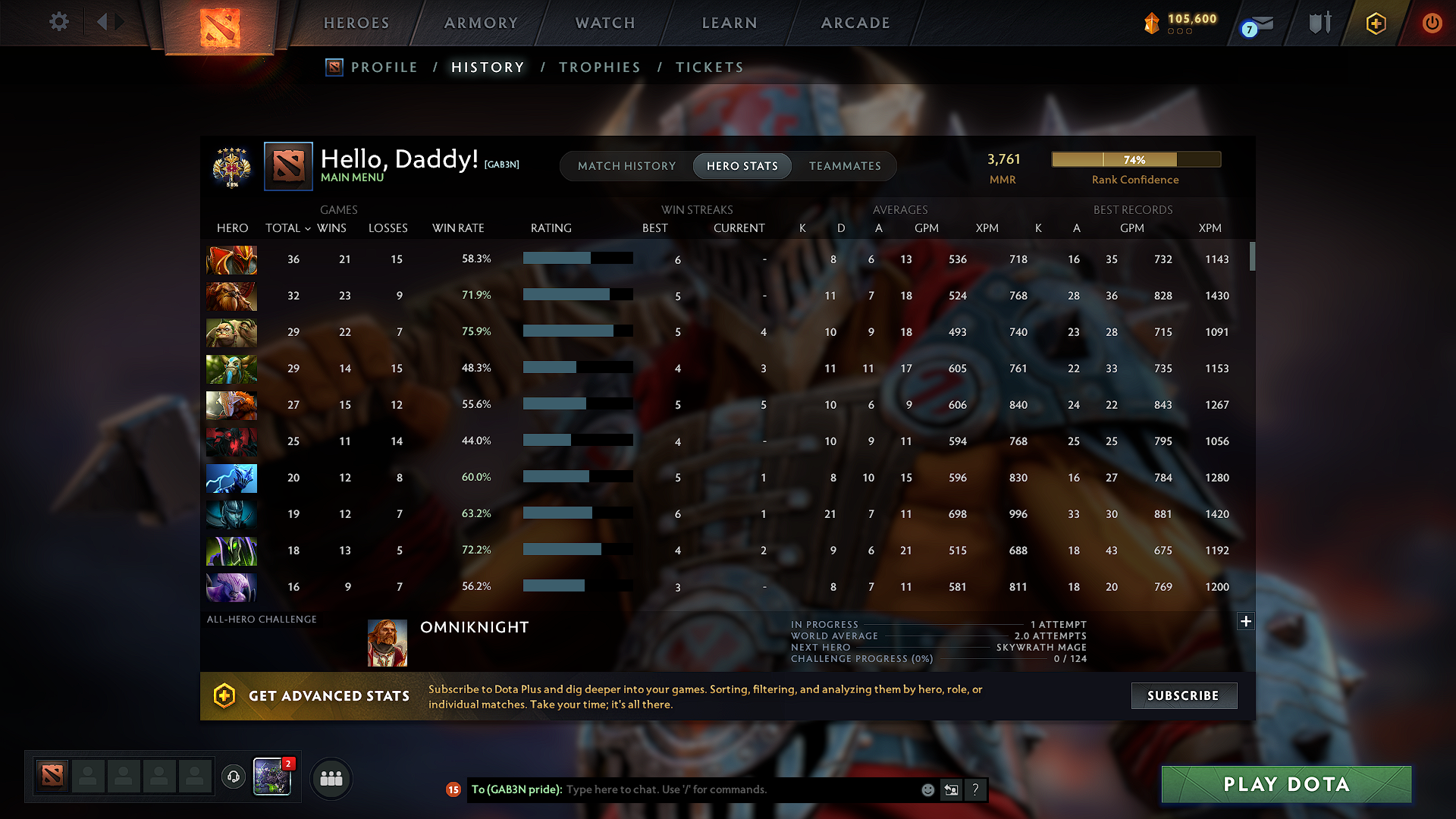
Task: Click the glowing shards gem icon
Action: 1150,23
